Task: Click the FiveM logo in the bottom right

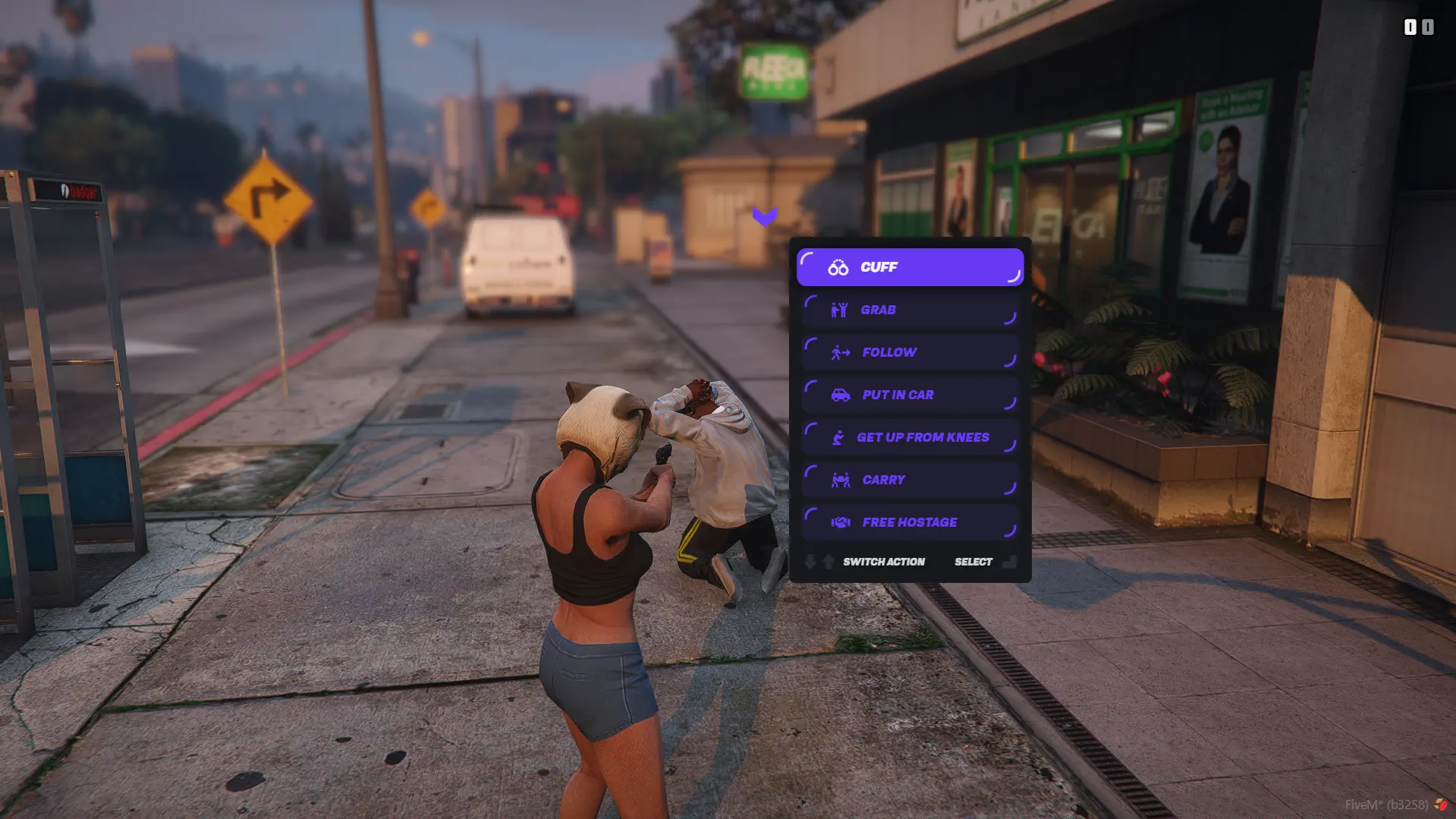Action: tap(1441, 802)
